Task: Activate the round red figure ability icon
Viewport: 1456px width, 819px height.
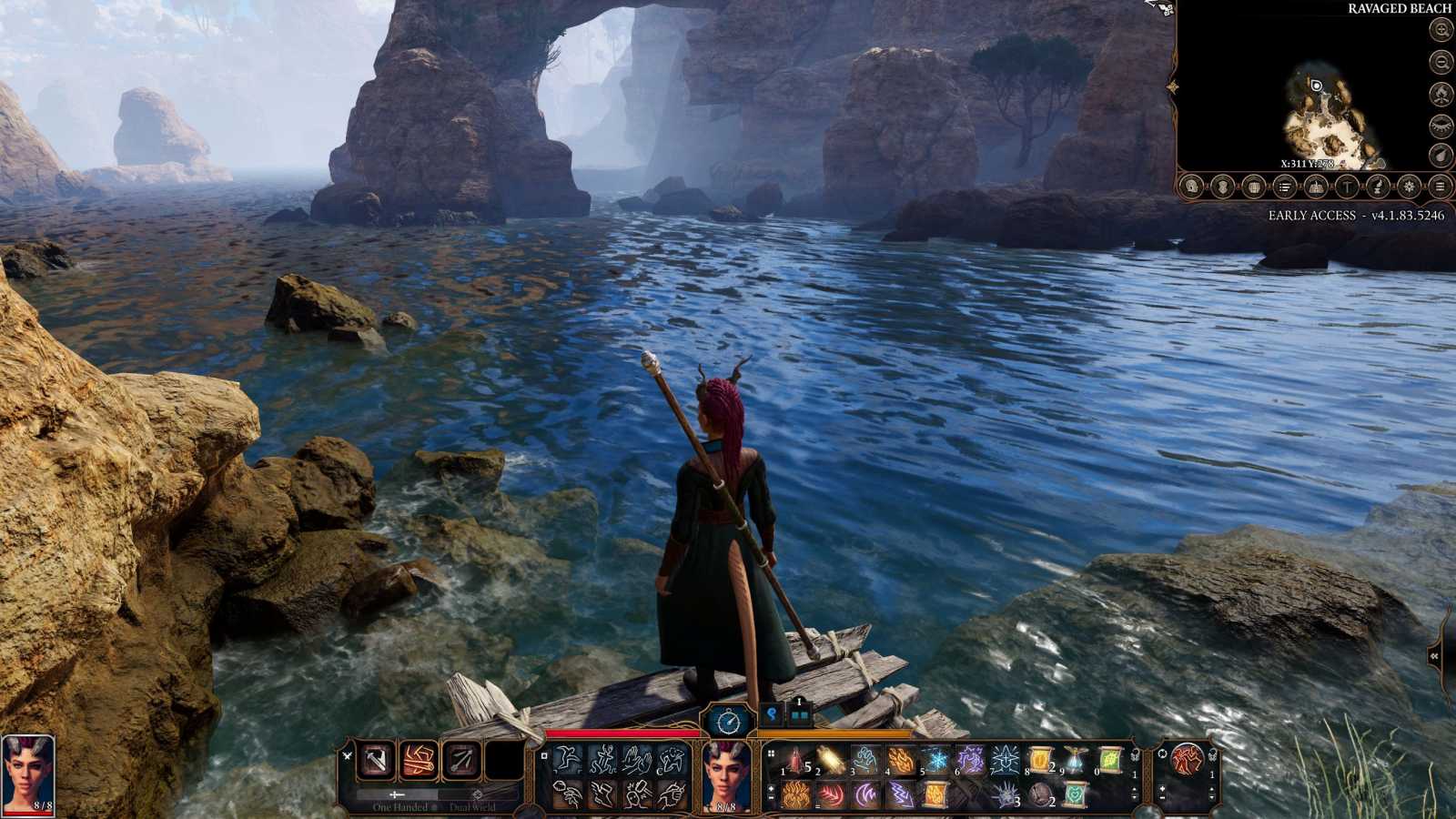Action: (x=1187, y=759)
